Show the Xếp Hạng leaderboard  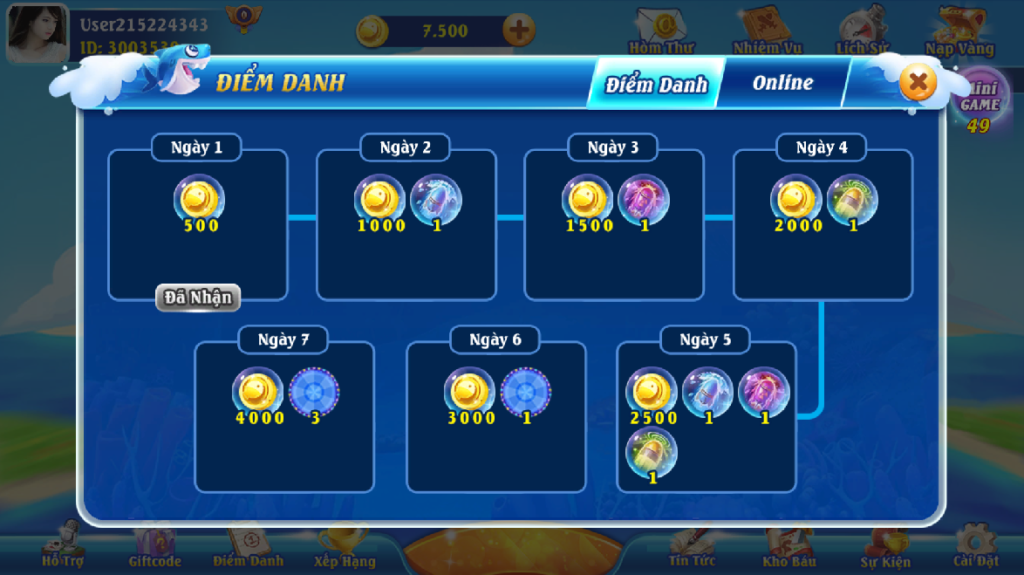344,548
